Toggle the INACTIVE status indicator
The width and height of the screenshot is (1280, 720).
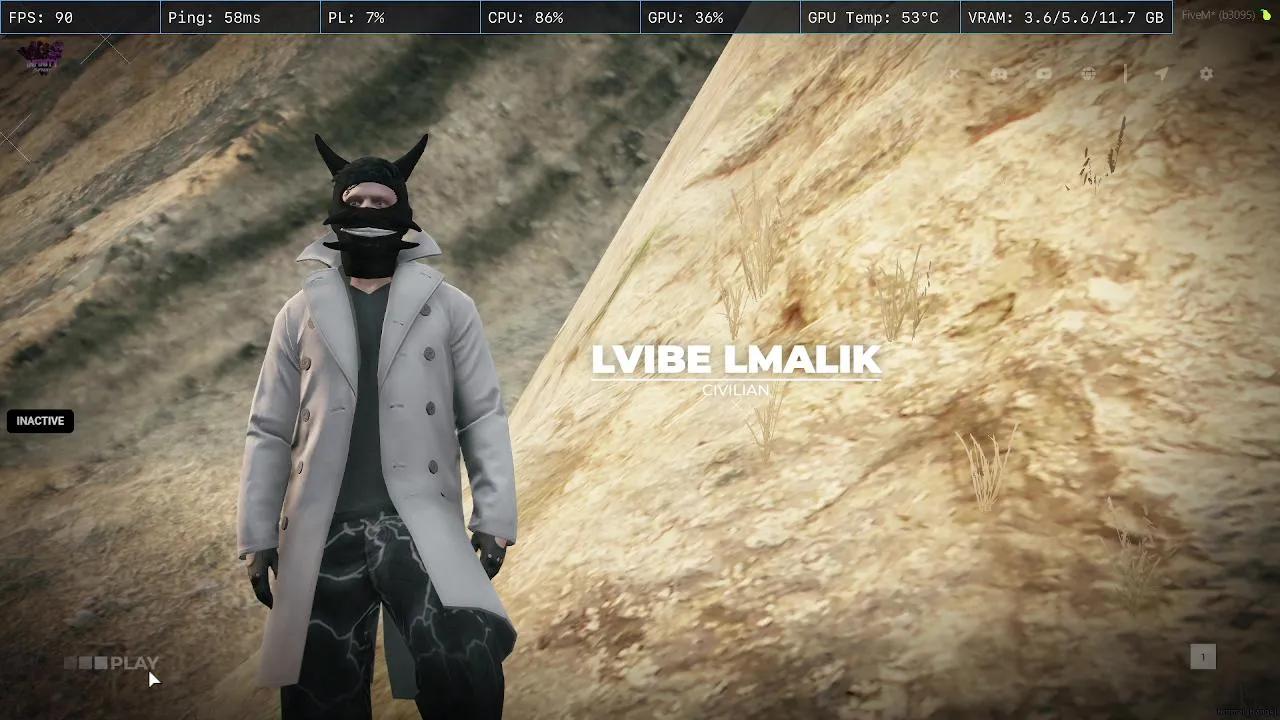pos(40,421)
